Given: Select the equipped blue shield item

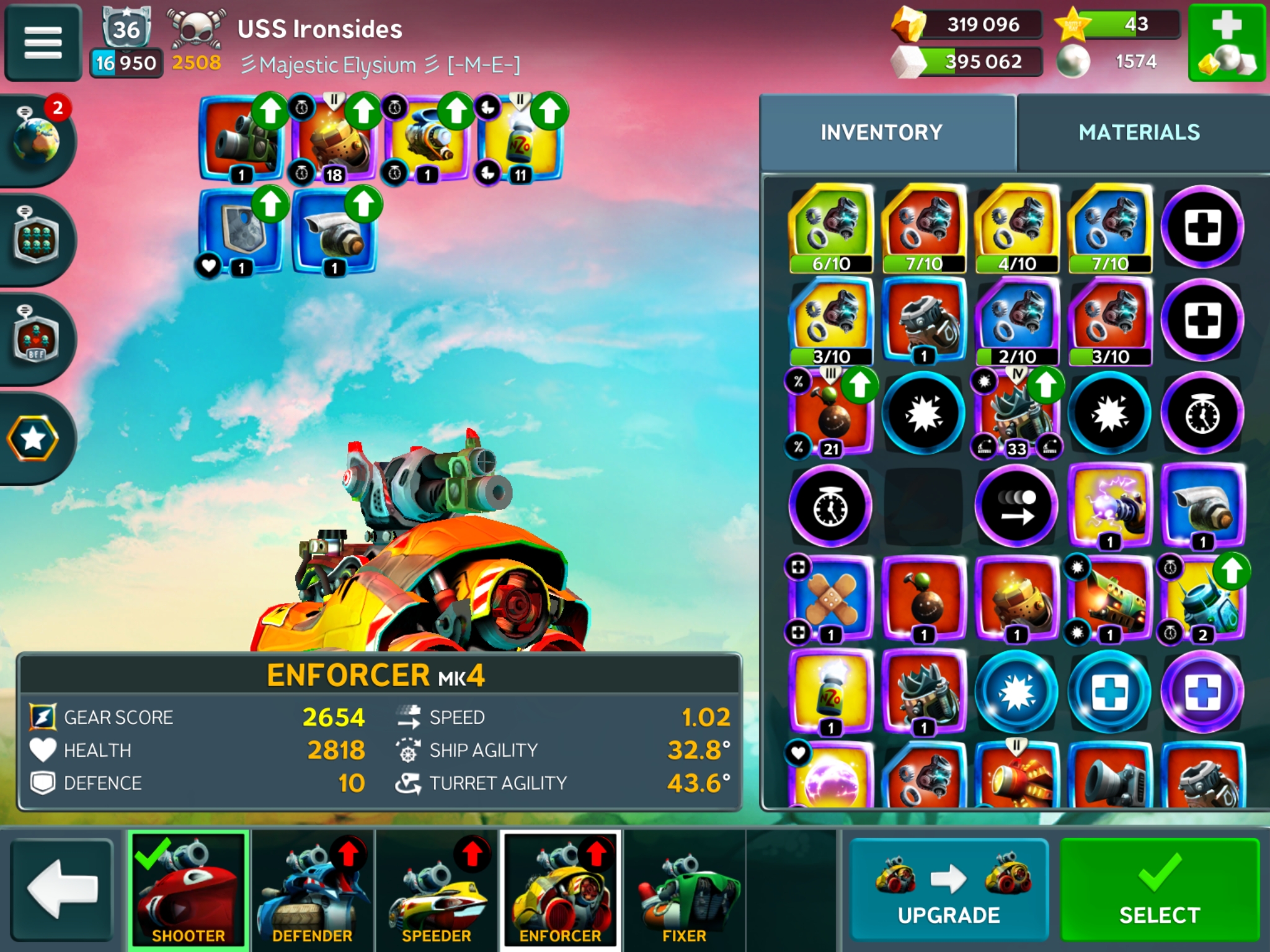Looking at the screenshot, I should tap(240, 231).
